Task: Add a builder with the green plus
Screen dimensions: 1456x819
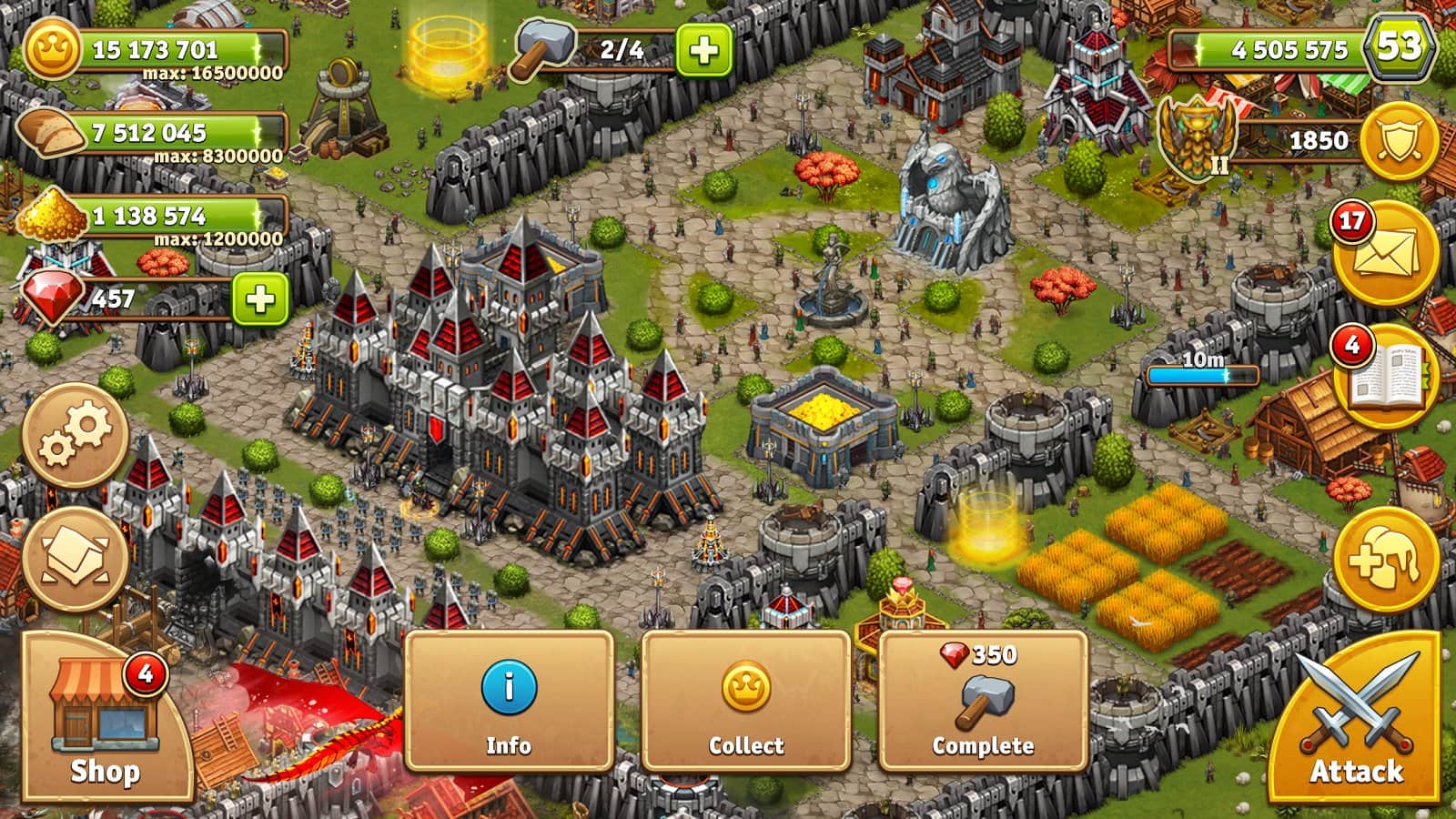Action: coord(703,49)
